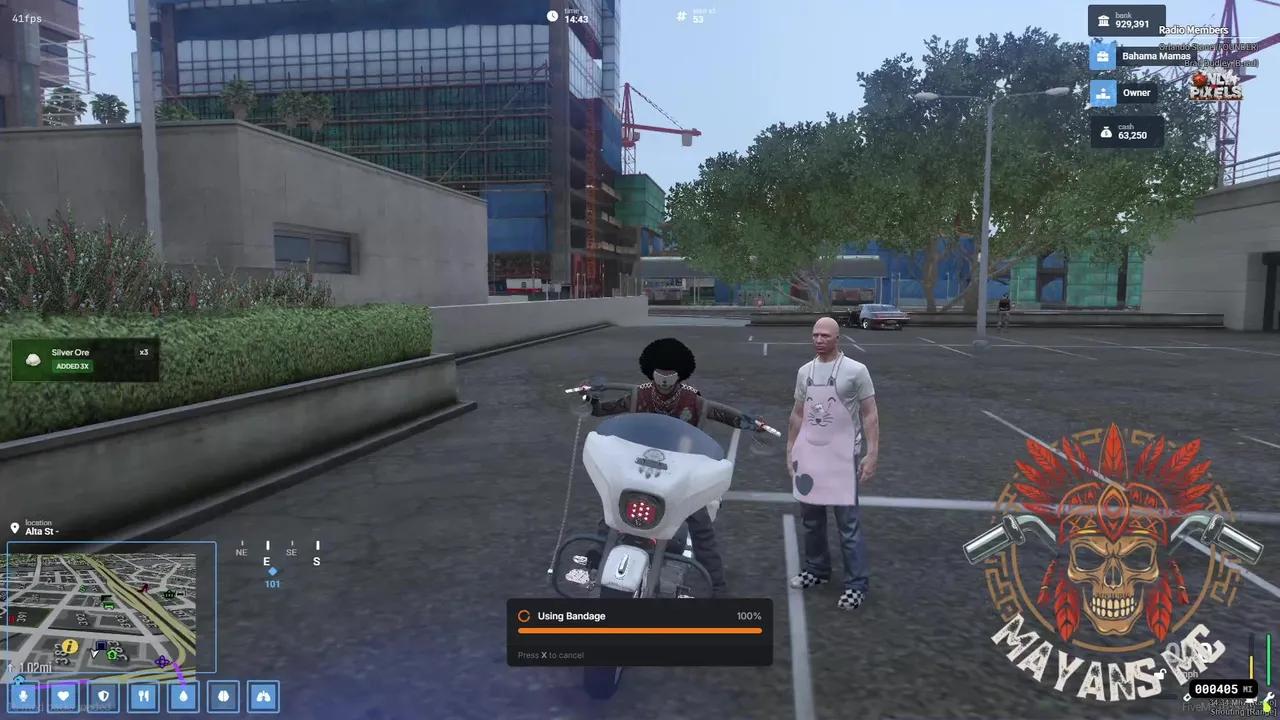Screen dimensions: 1280x720
Task: Select the hunger fork-and-knife icon
Action: click(x=143, y=697)
